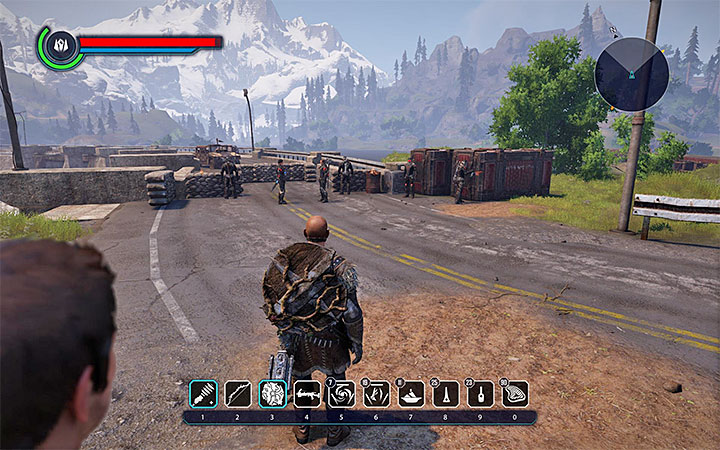
Task: Use the bottle in slot 9
Action: pyautogui.click(x=481, y=393)
